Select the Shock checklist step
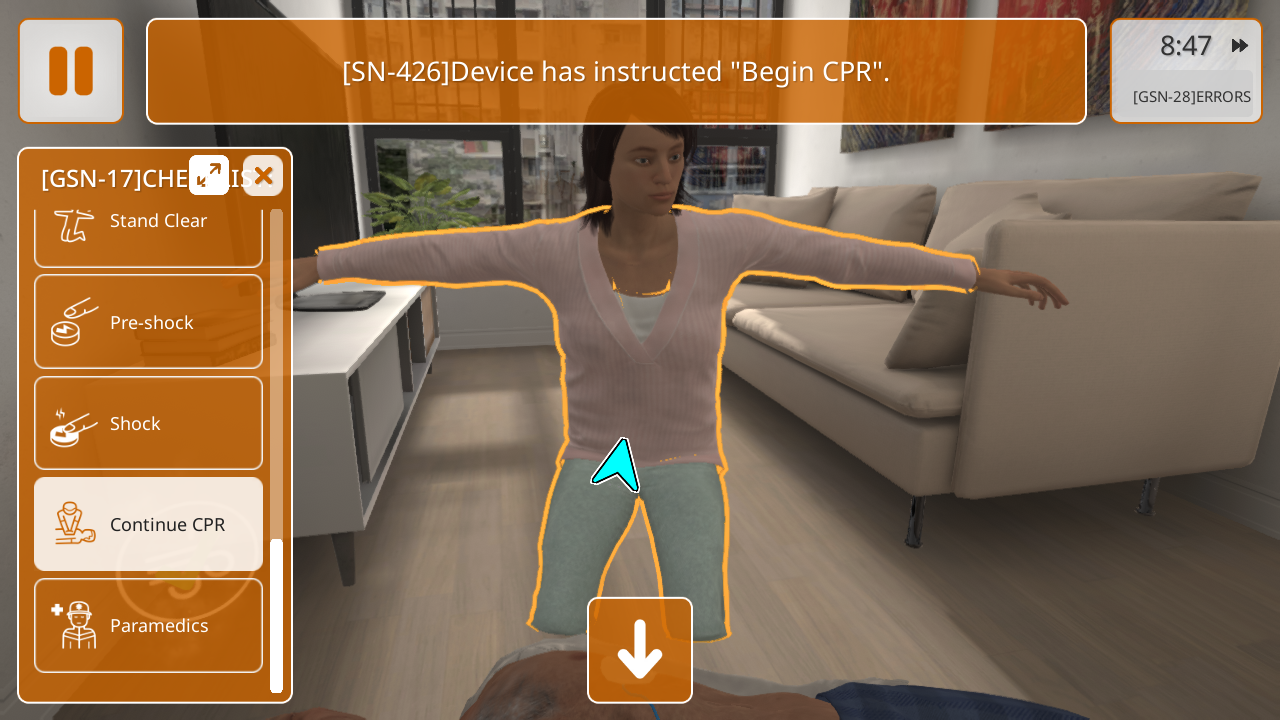This screenshot has width=1280, height=720. [x=148, y=423]
